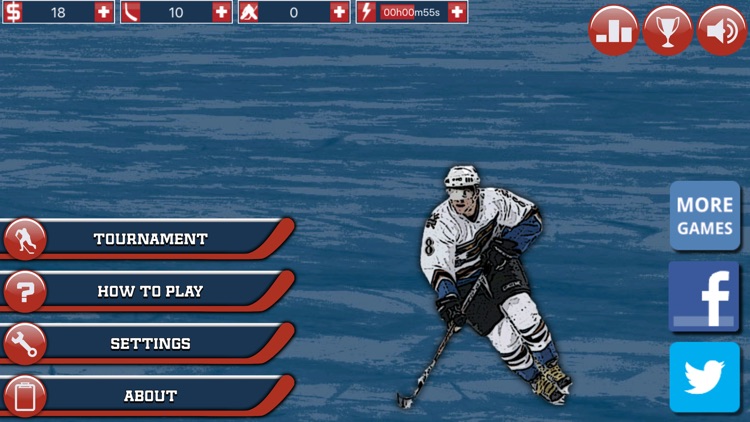
Task: Select How To Play
Action: pyautogui.click(x=150, y=291)
